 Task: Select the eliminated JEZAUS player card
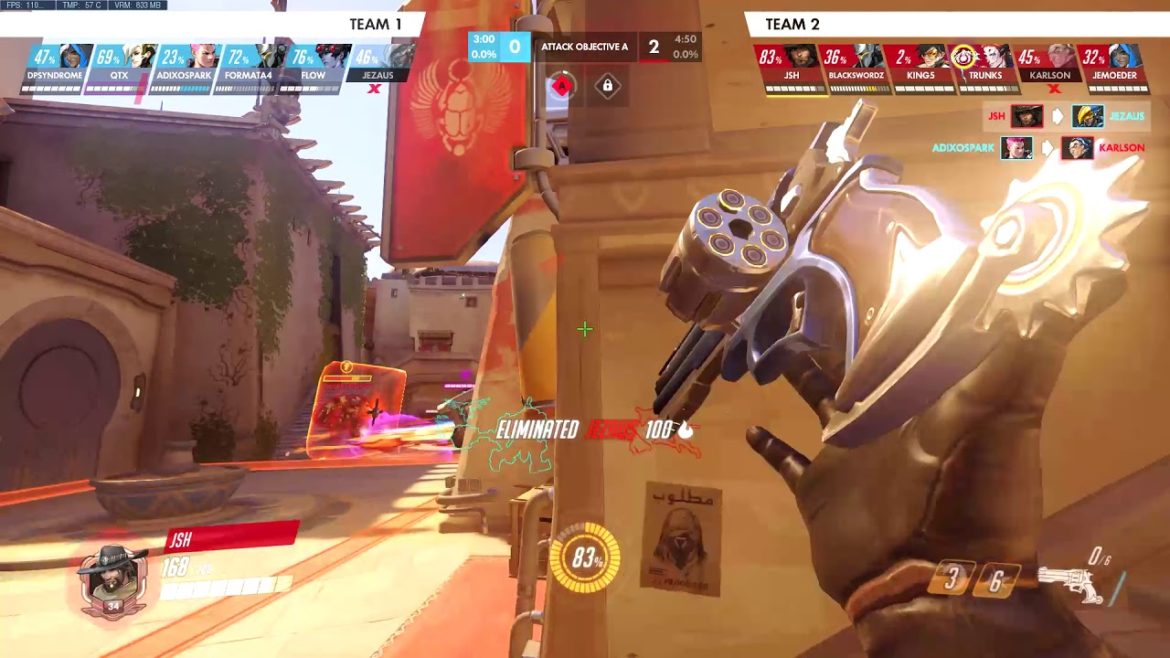click(x=377, y=66)
